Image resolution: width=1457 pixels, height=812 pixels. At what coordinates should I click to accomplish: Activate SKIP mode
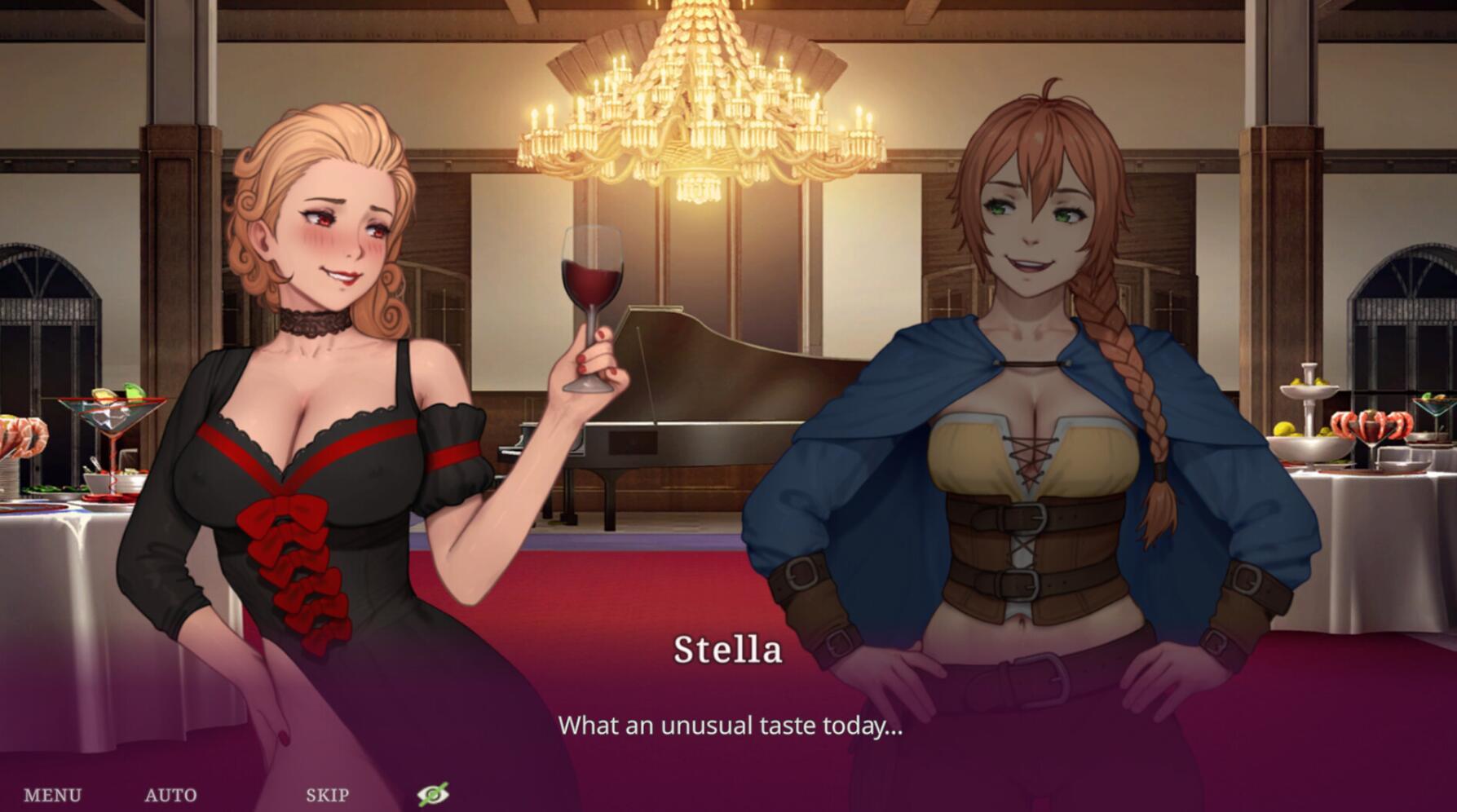325,792
